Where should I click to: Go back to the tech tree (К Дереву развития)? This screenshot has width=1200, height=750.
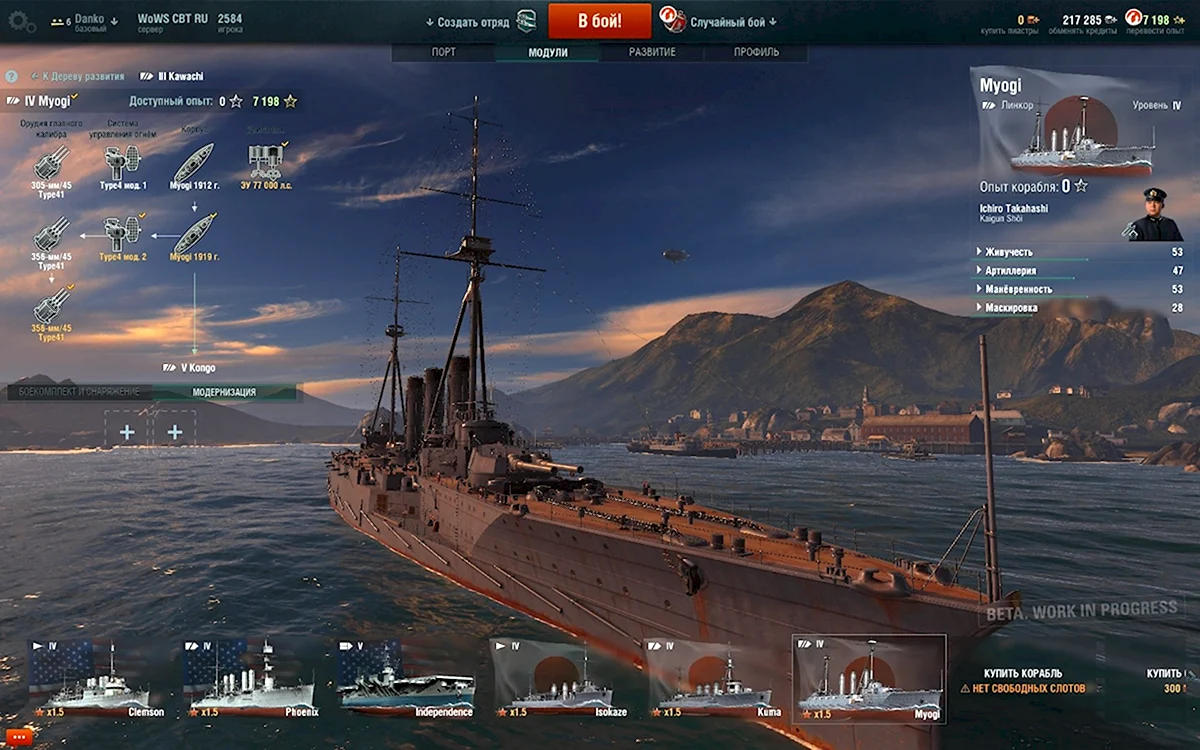(77, 76)
